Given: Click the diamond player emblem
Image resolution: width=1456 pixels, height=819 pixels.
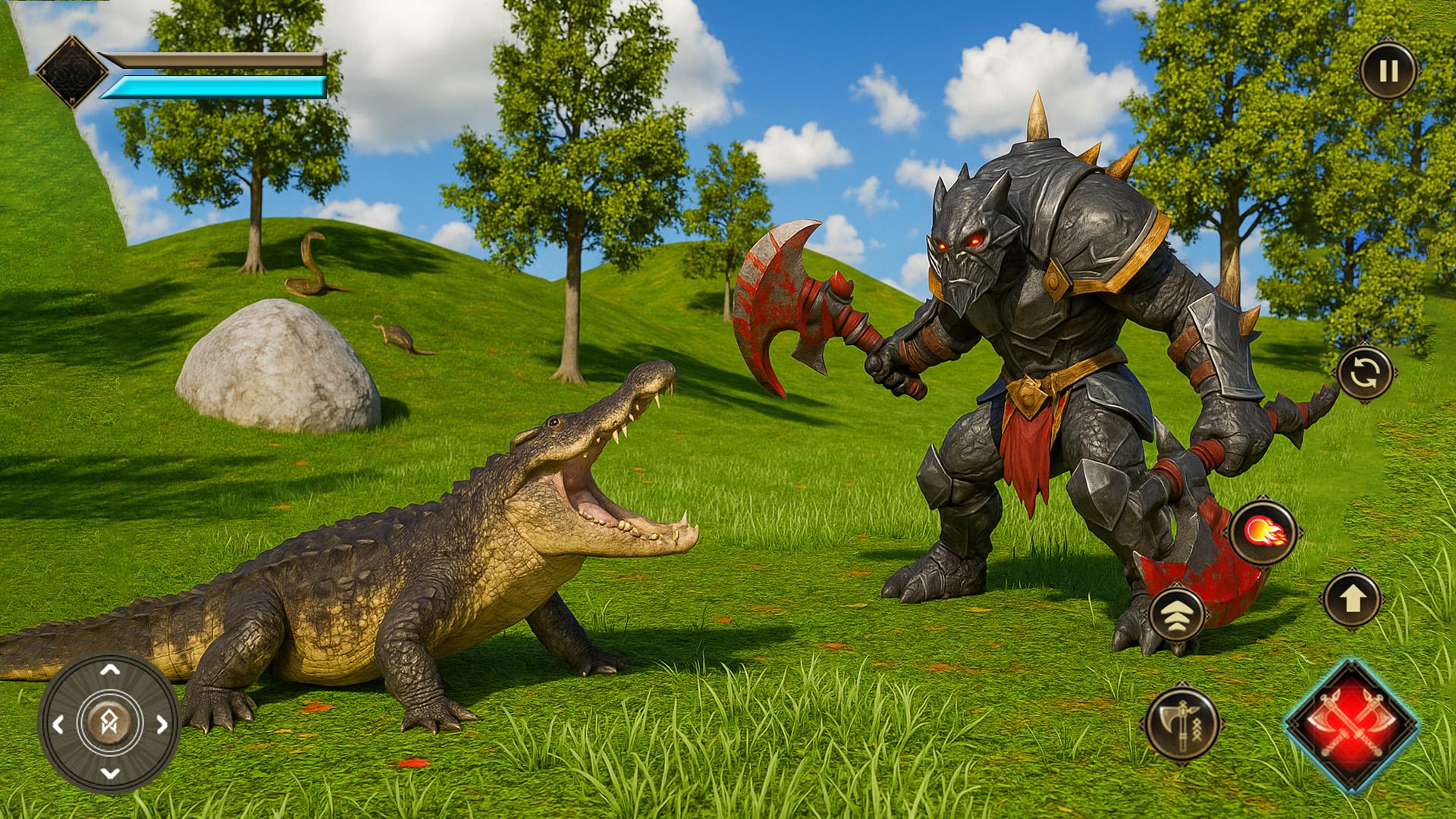Looking at the screenshot, I should click(72, 72).
